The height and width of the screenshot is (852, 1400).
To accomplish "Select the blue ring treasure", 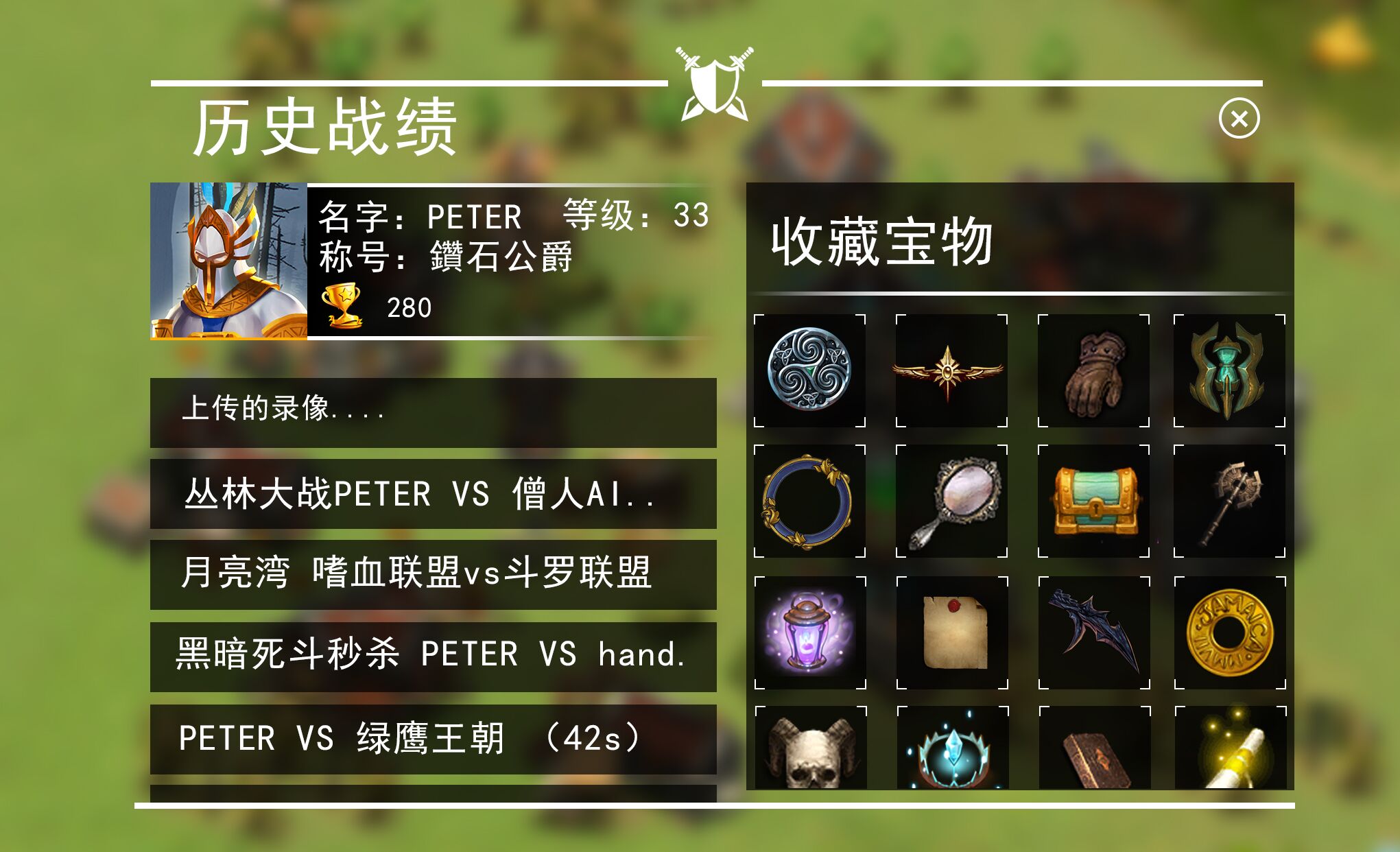I will (x=810, y=502).
